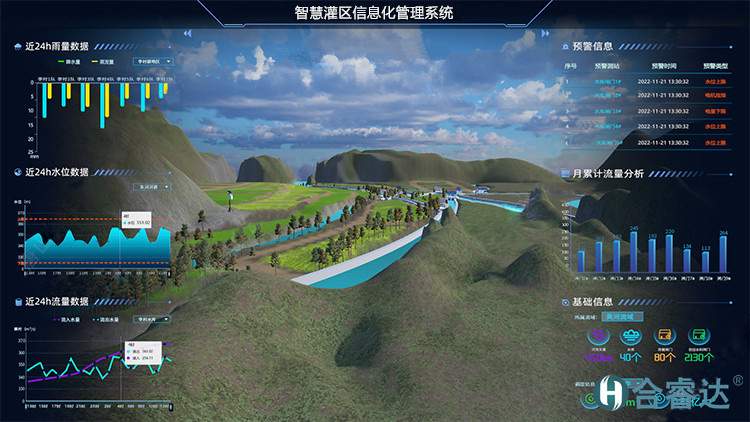This screenshot has height=422, width=750.
Task: Click the orange gate icon above 80个
Action: click(664, 337)
